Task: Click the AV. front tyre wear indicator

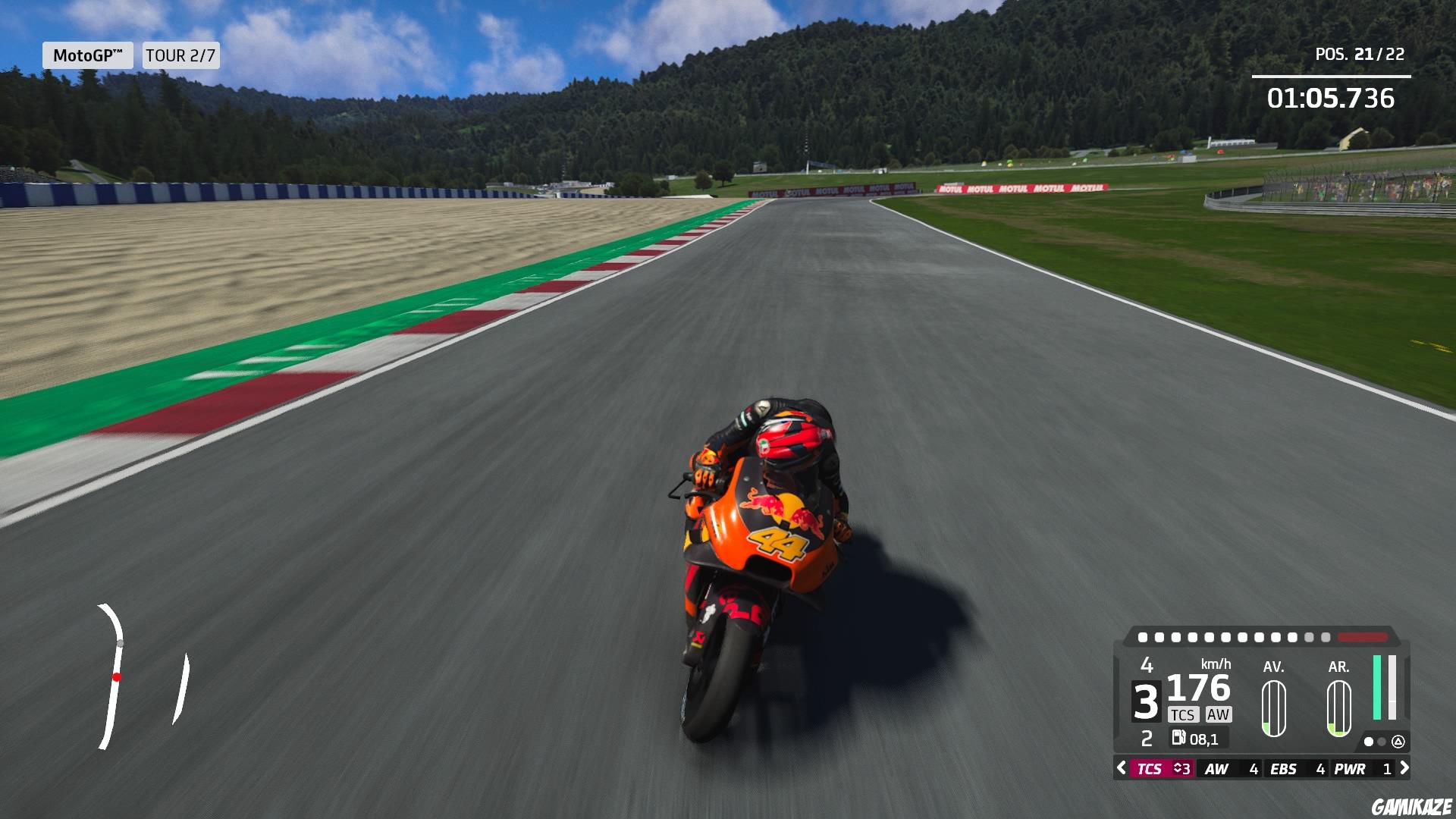Action: 1273,708
